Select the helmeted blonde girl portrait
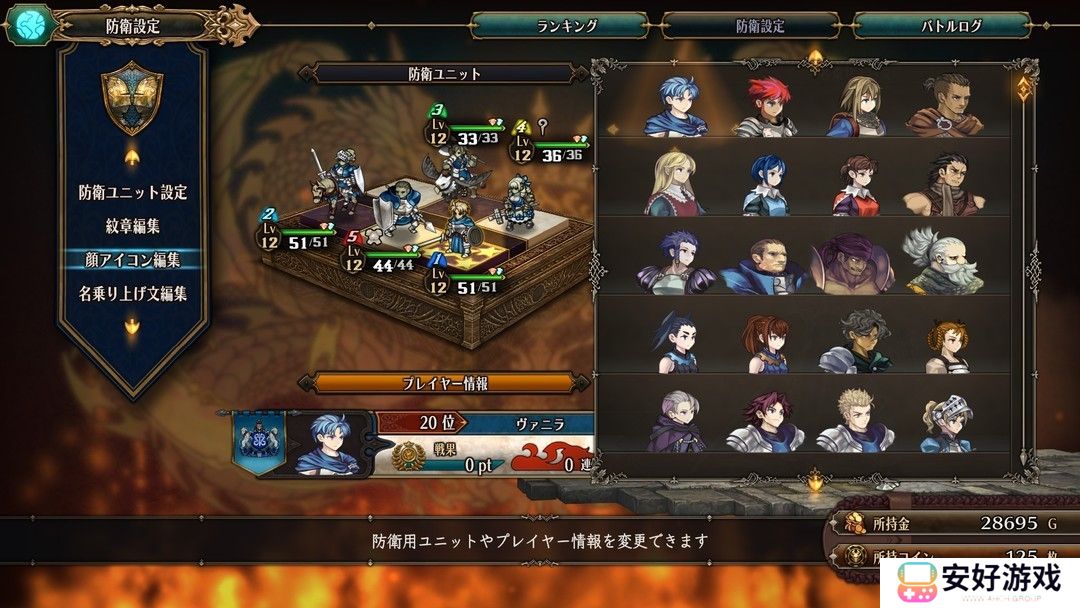The width and height of the screenshot is (1080, 608). point(944,422)
